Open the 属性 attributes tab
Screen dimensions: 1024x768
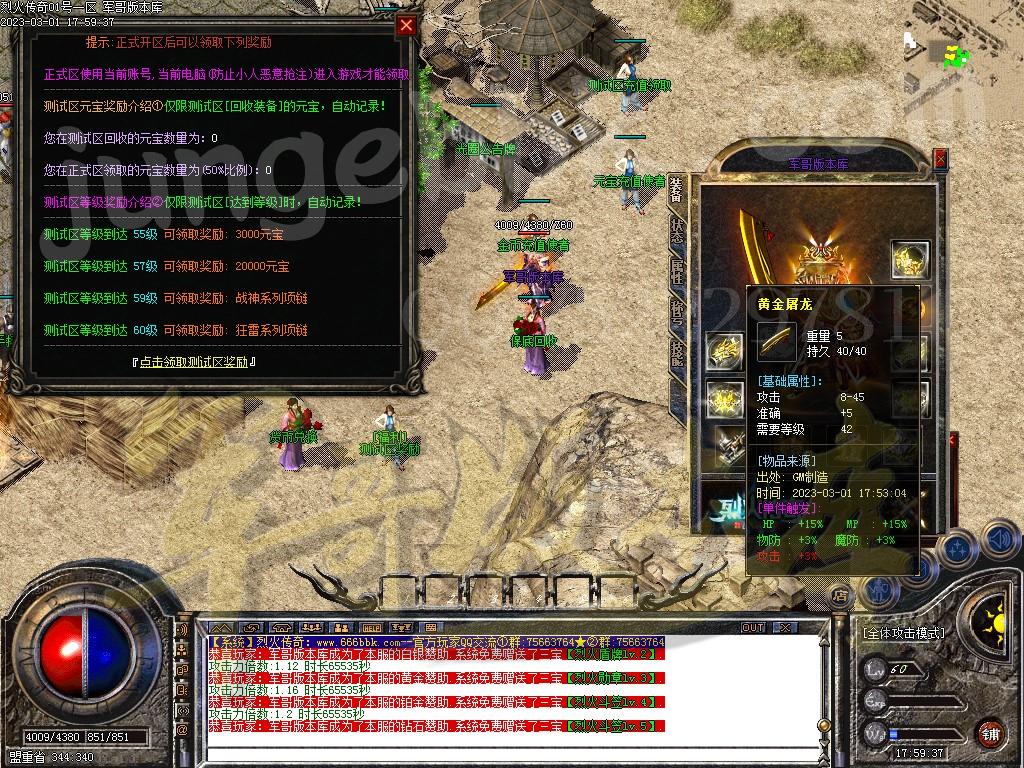677,271
